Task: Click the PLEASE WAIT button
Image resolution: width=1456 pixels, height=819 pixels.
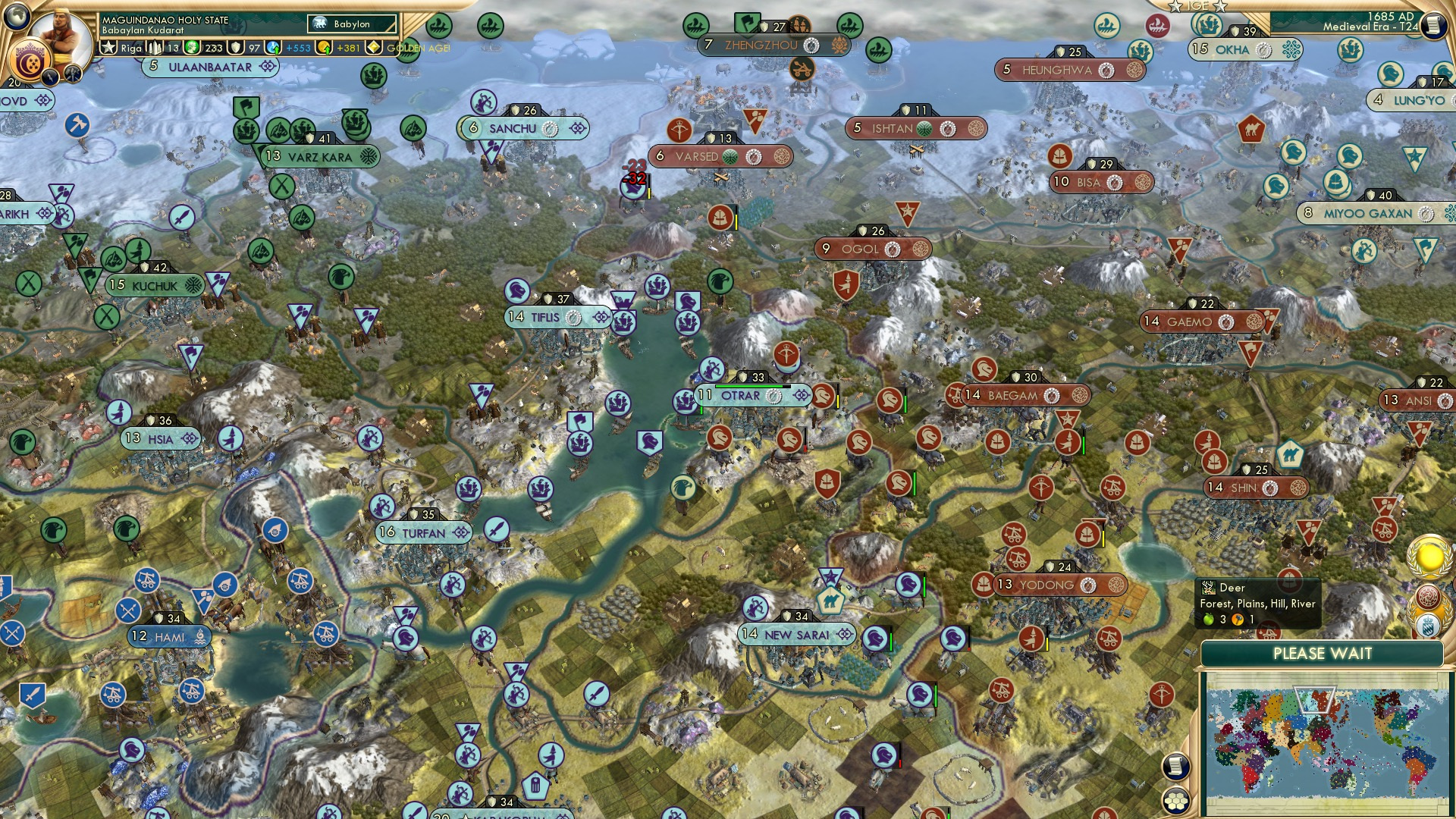Action: pos(1324,654)
